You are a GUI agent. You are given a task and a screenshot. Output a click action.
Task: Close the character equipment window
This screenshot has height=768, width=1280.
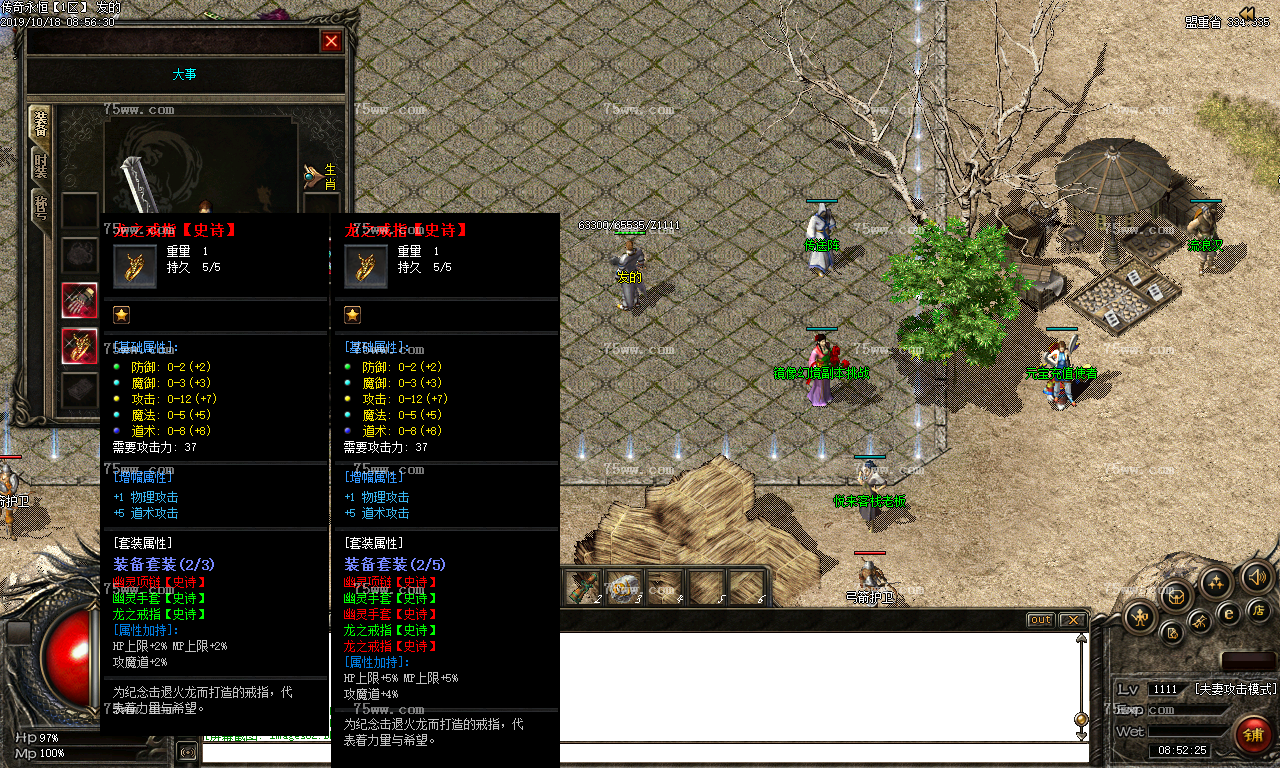[x=331, y=41]
